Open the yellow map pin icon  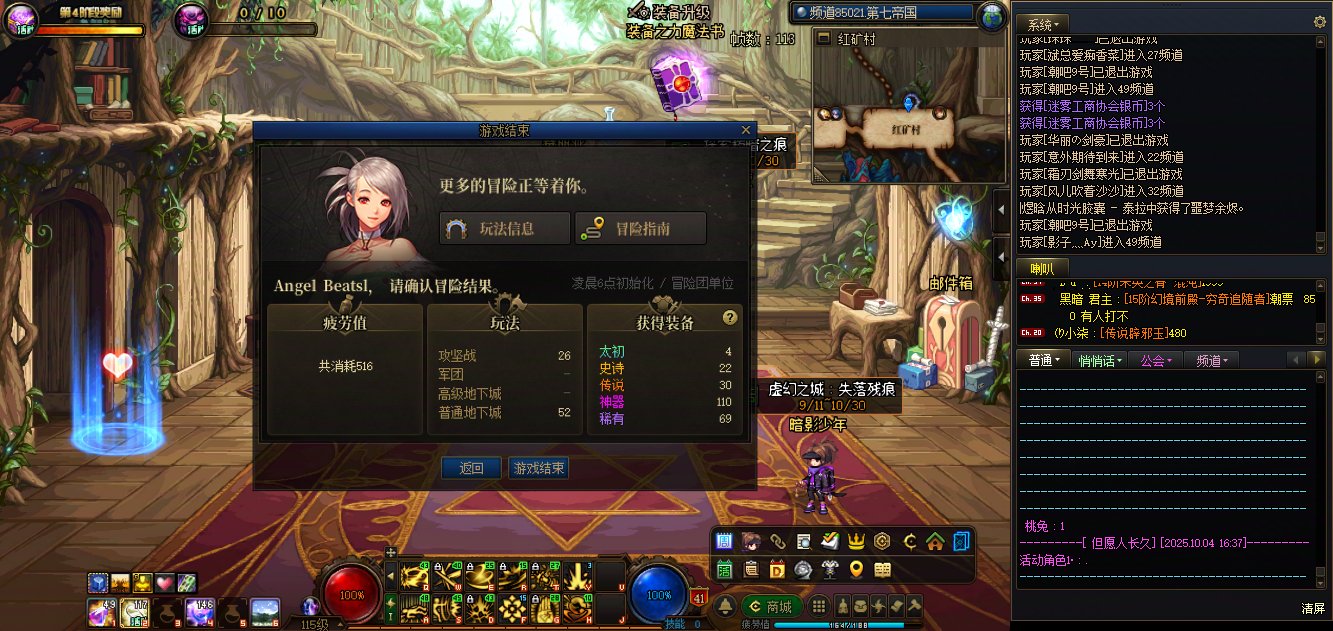coord(856,569)
